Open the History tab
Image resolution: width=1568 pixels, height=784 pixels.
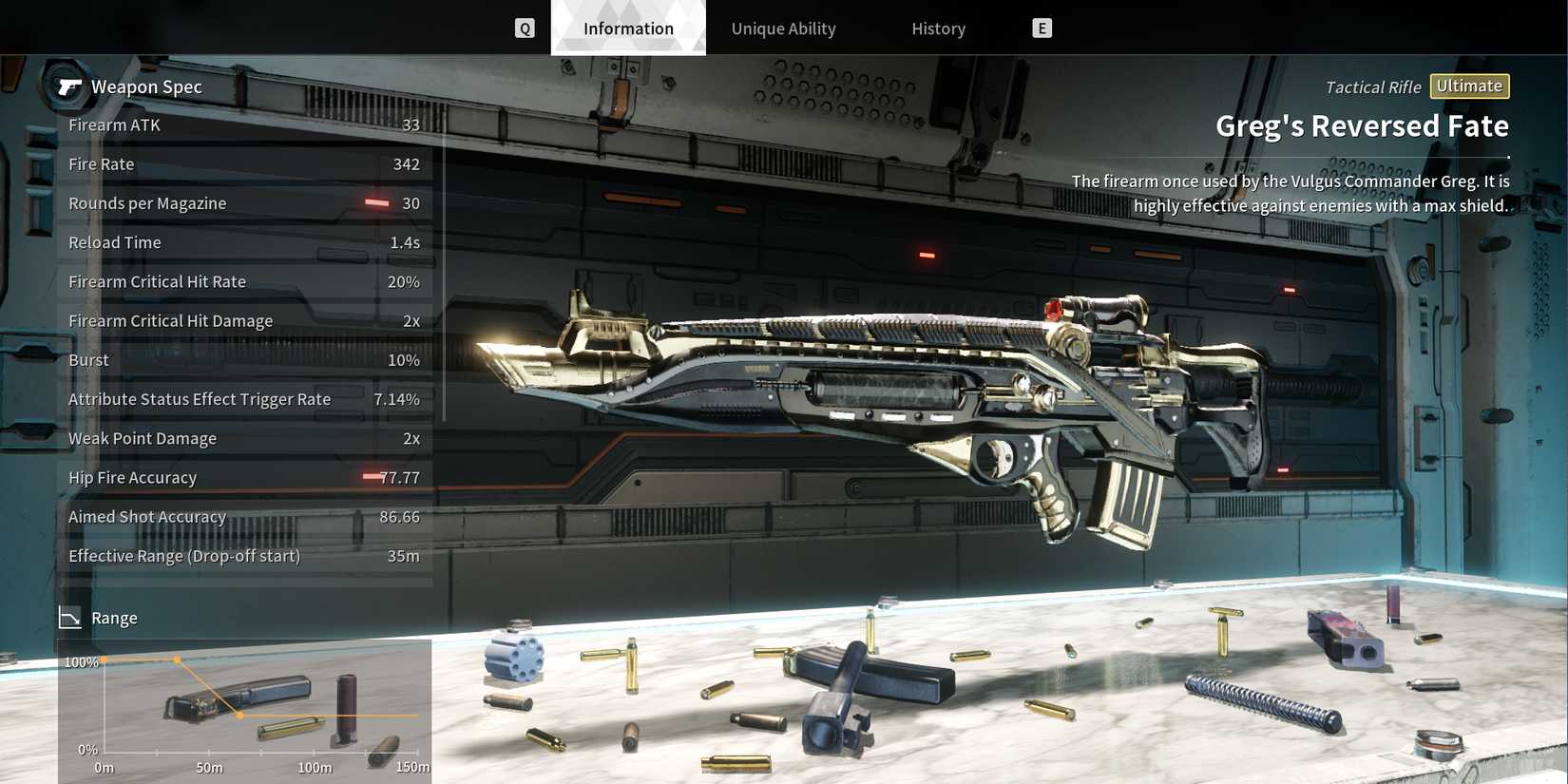click(938, 29)
